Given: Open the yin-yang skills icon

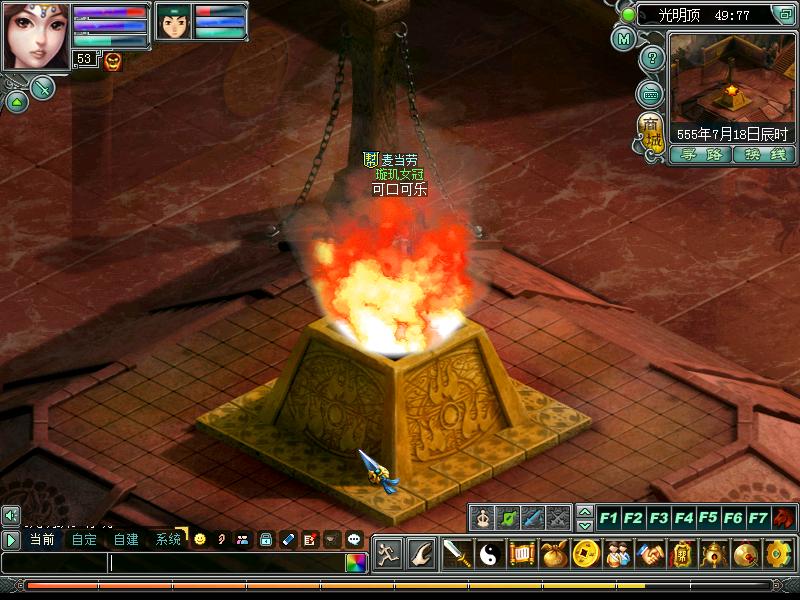Looking at the screenshot, I should (491, 553).
